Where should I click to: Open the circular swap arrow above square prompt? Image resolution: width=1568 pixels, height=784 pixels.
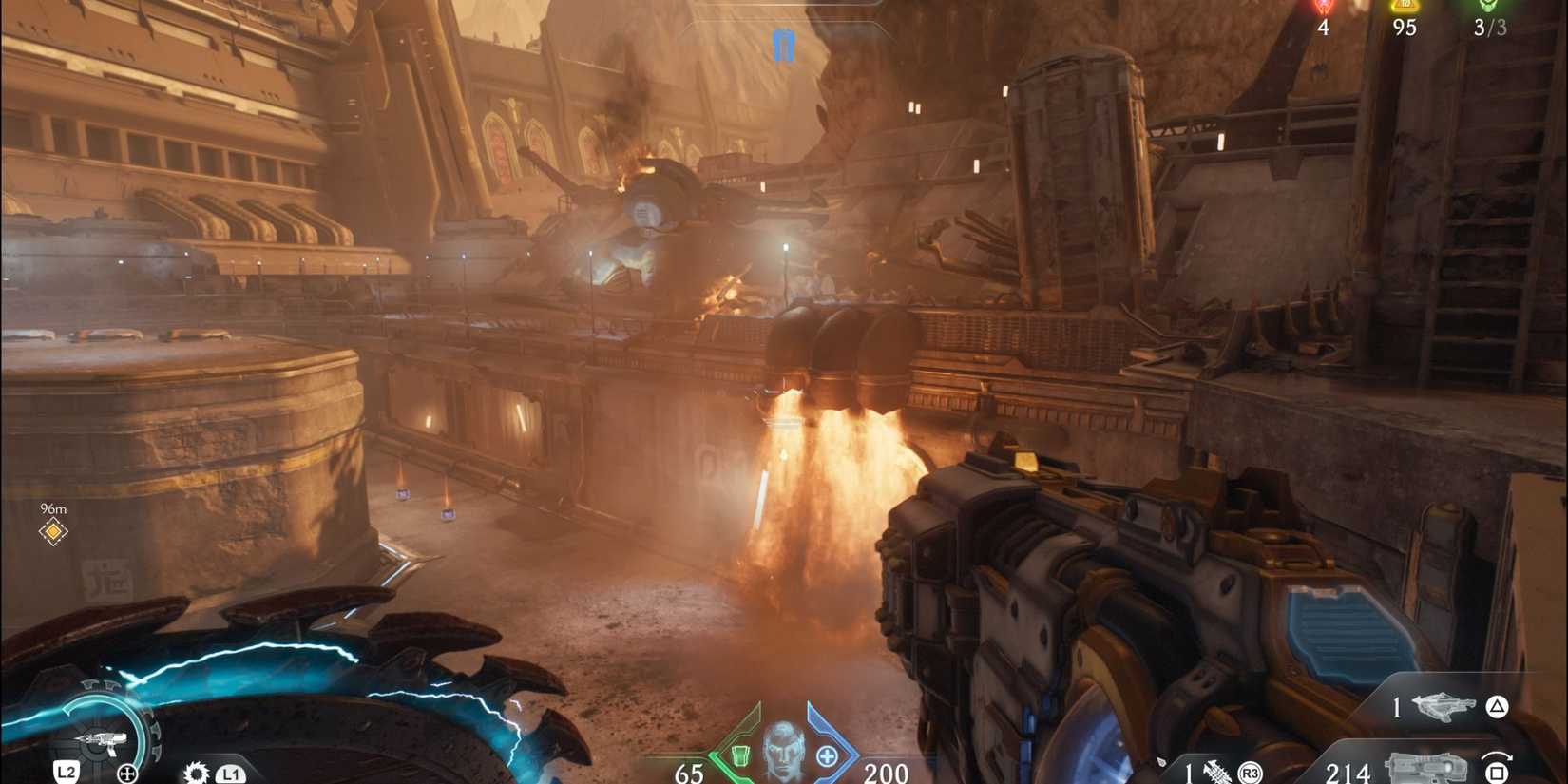[x=1497, y=756]
